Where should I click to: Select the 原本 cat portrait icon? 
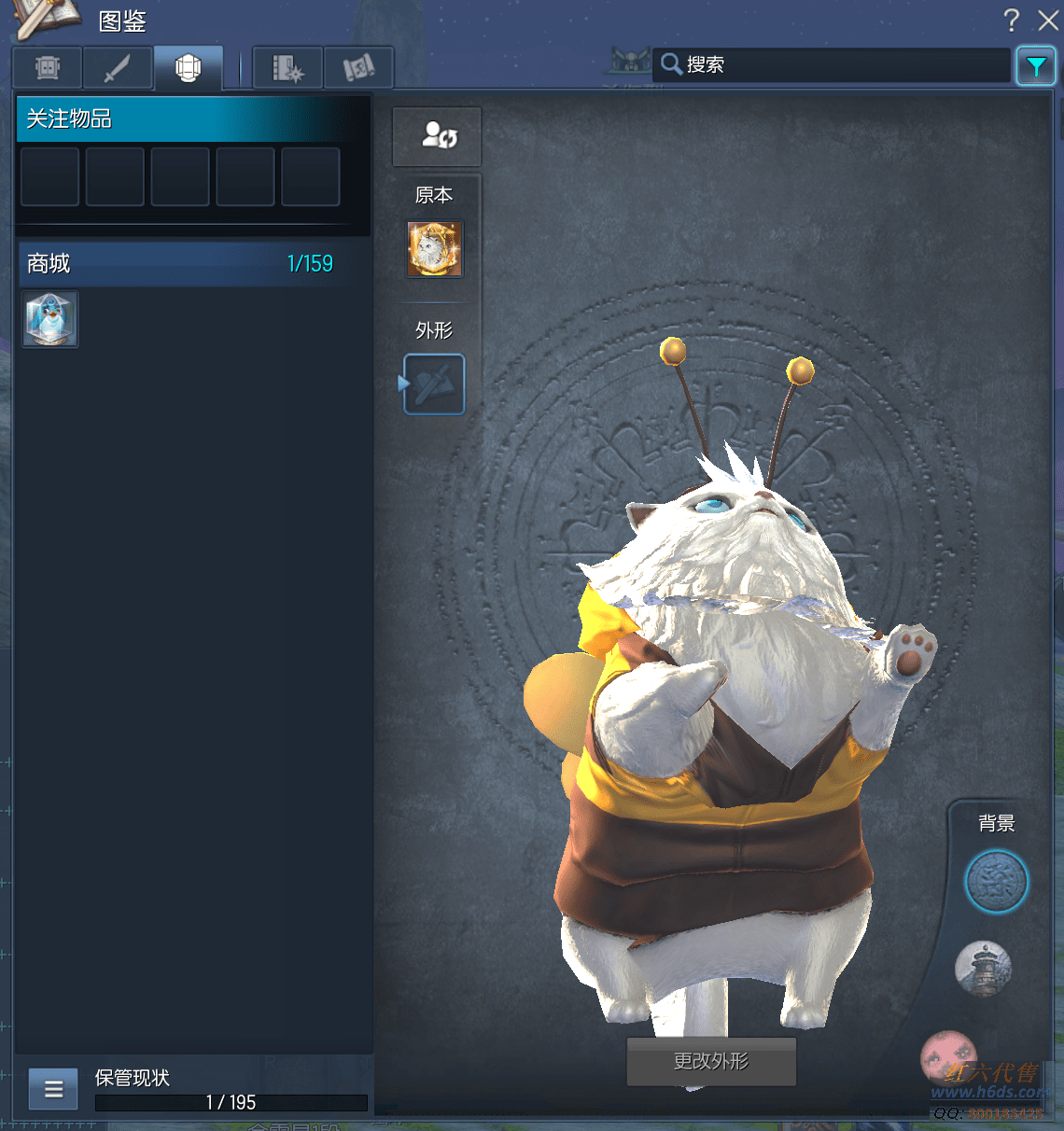[x=435, y=249]
